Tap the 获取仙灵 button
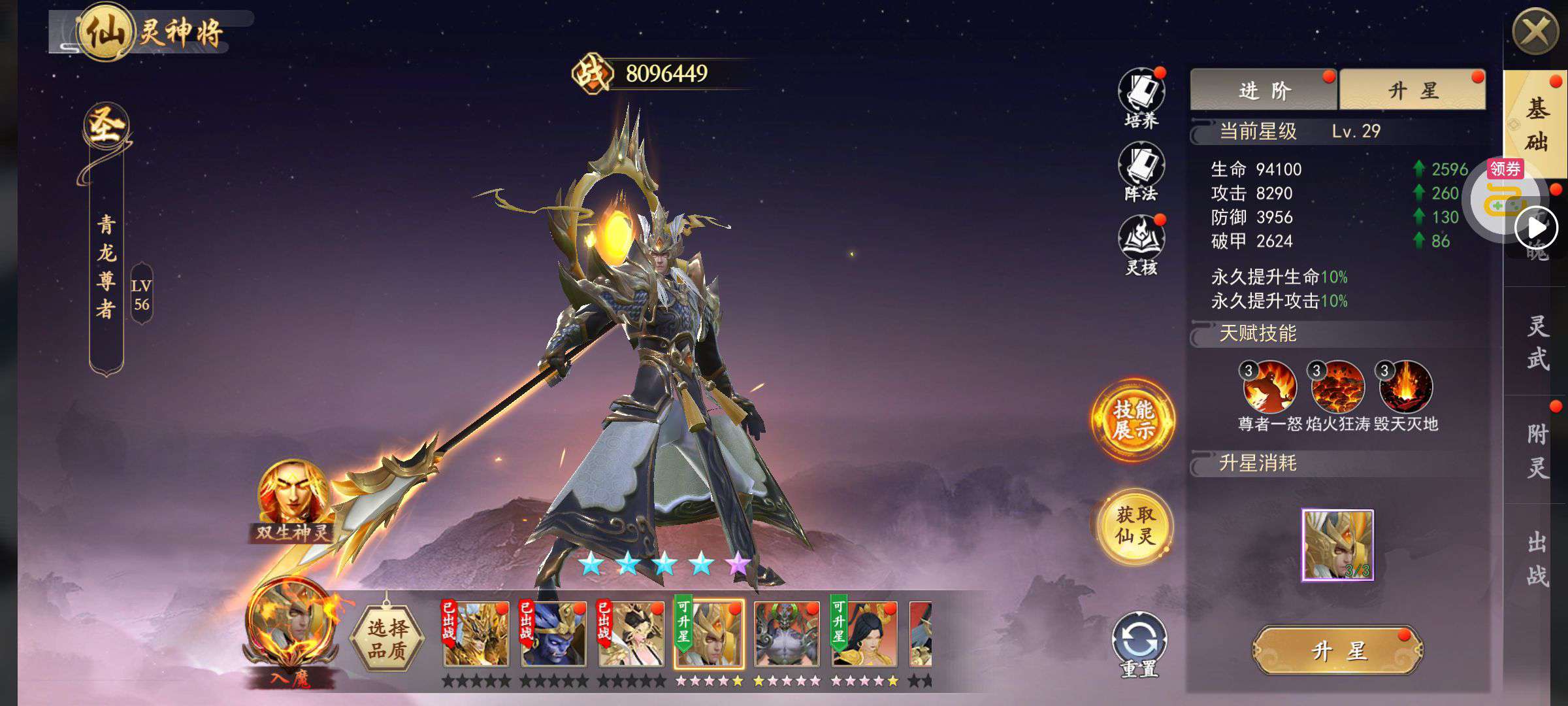 click(1135, 526)
